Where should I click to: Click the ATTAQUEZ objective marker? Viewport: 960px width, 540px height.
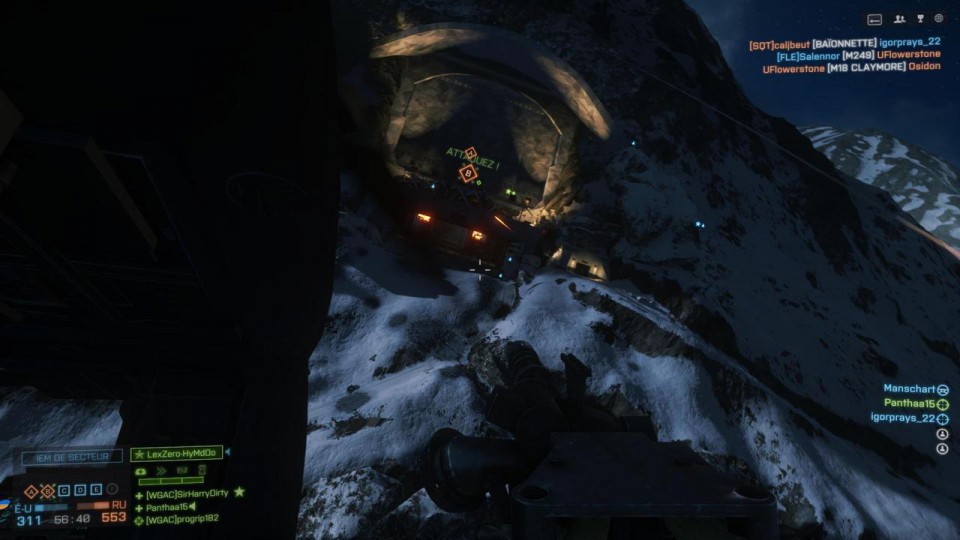468,171
